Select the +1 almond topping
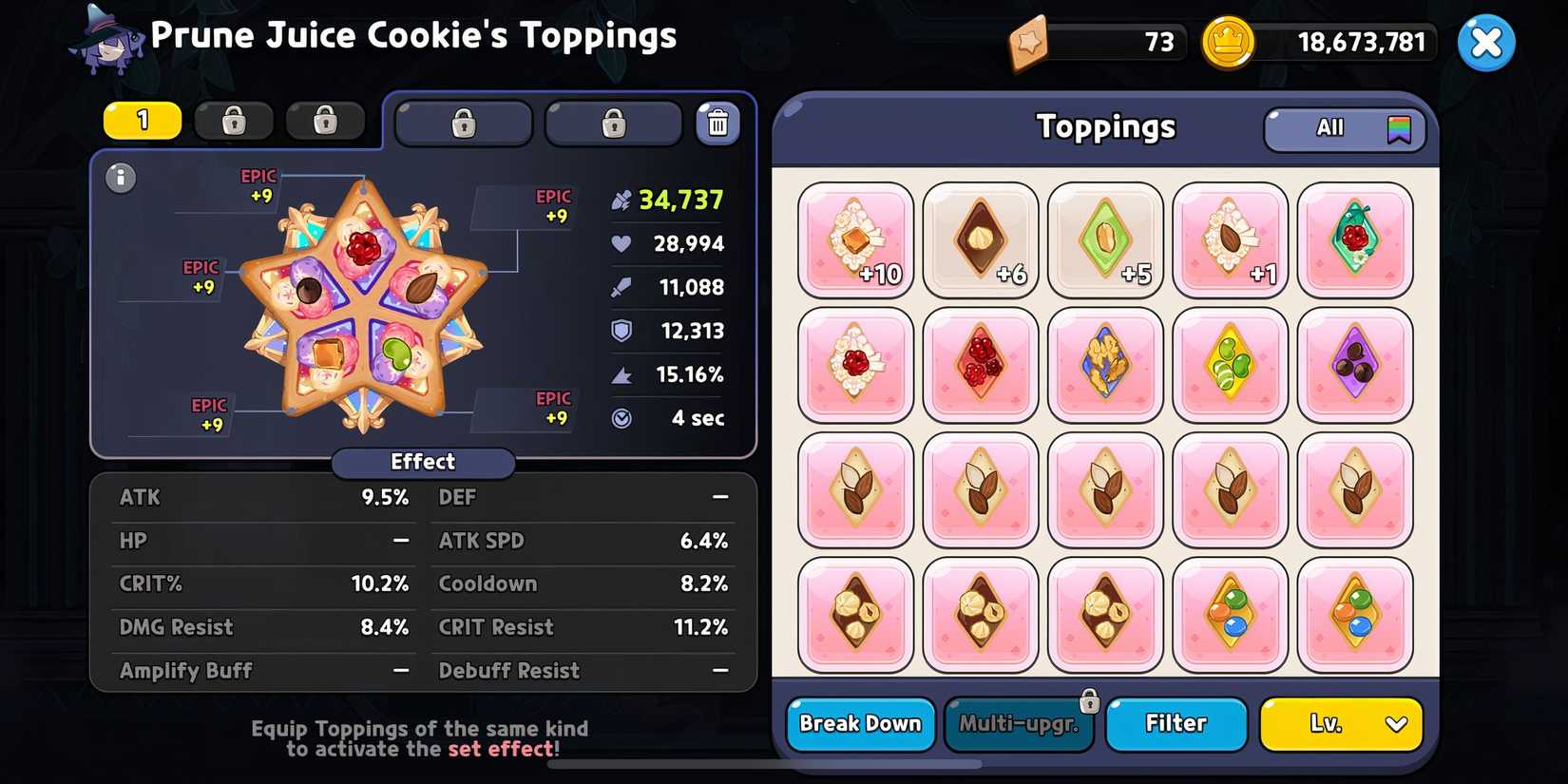The width and height of the screenshot is (1568, 784). point(1231,239)
